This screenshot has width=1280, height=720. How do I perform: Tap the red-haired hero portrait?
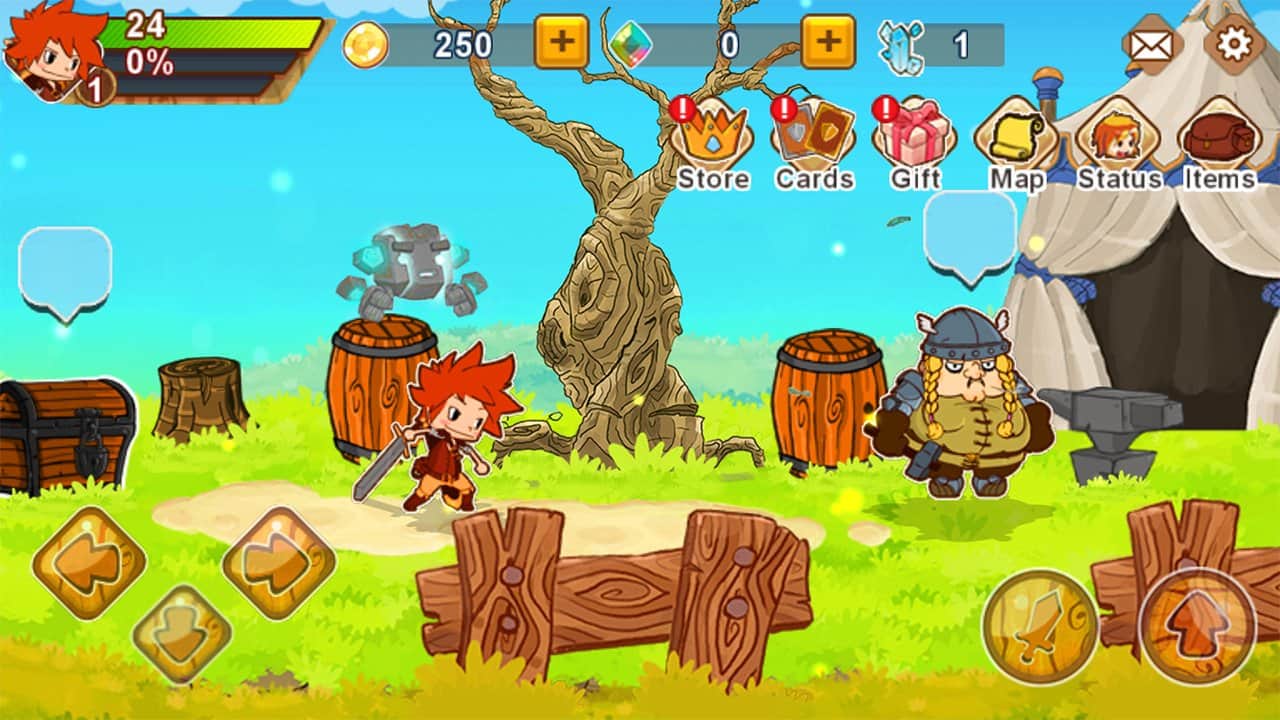55,50
